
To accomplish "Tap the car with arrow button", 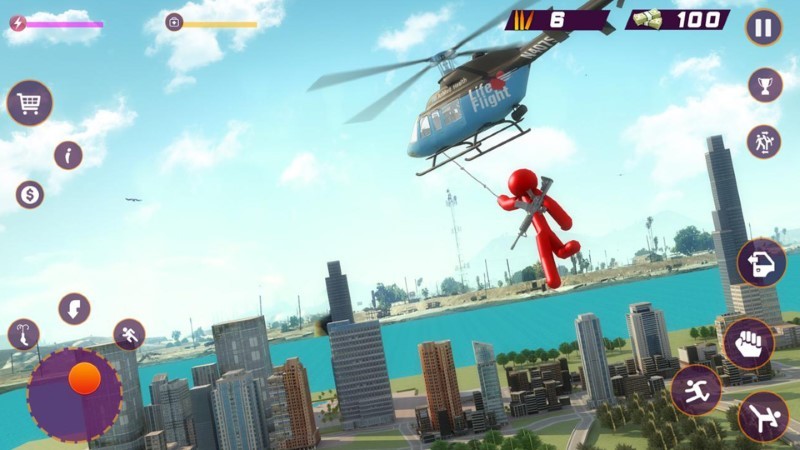I will coord(761,263).
